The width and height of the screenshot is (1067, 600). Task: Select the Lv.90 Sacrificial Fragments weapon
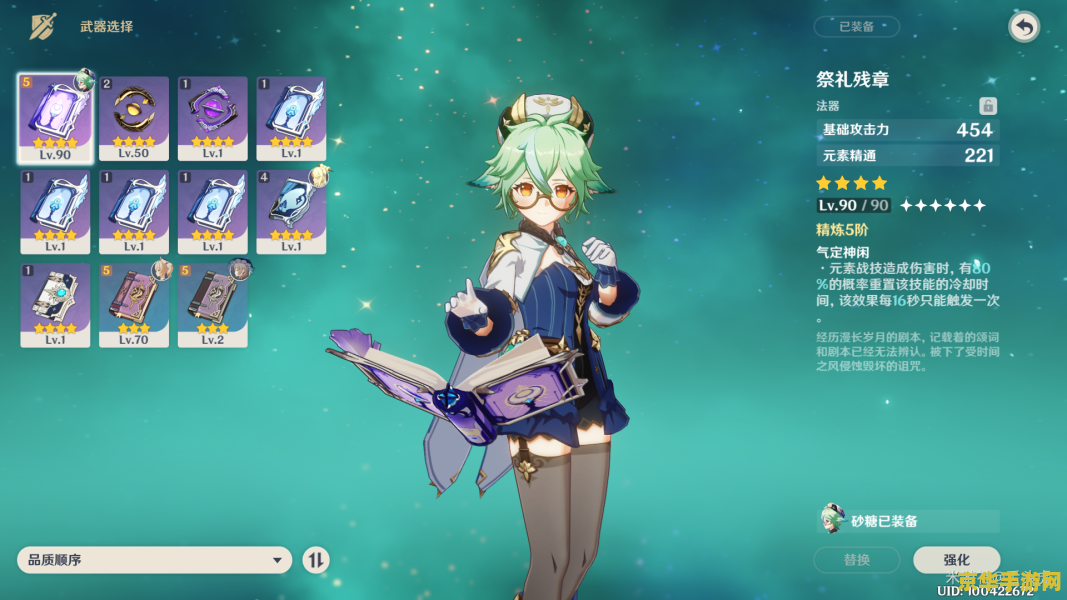pyautogui.click(x=56, y=118)
